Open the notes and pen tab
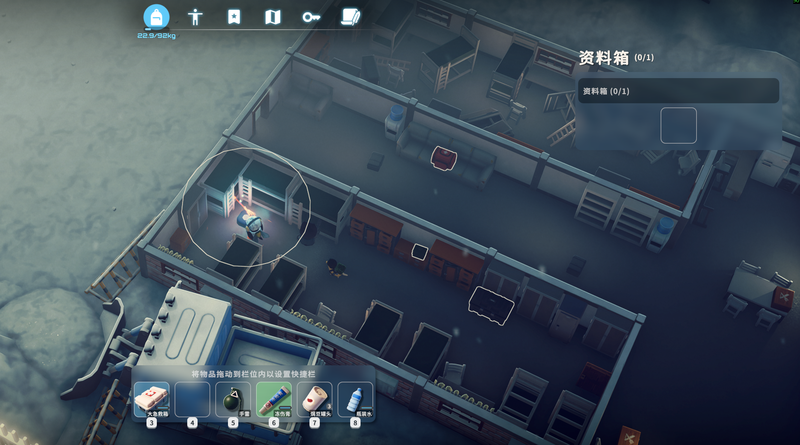This screenshot has width=800, height=445. click(350, 17)
